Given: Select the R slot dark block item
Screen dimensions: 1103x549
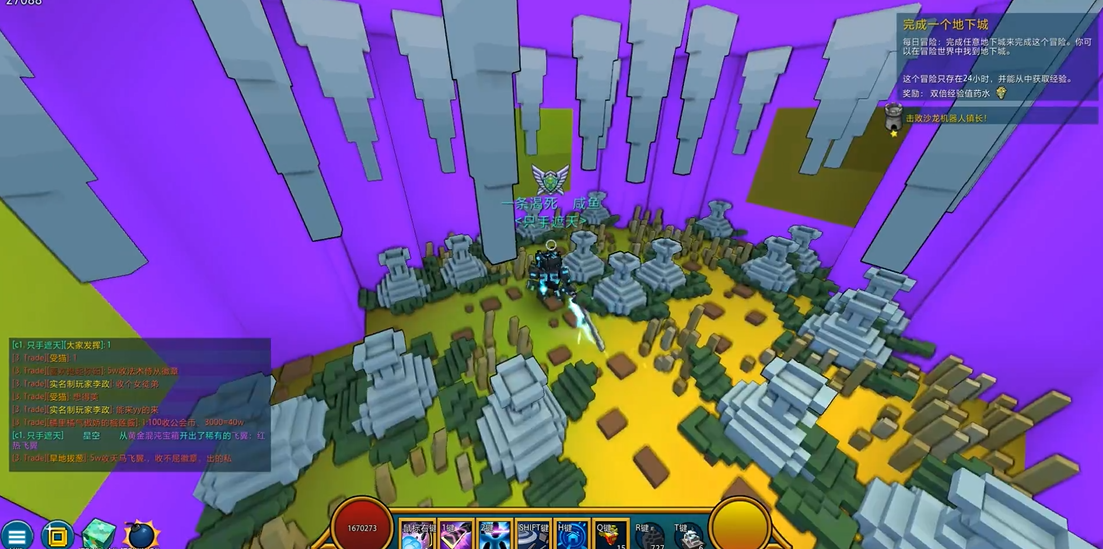Looking at the screenshot, I should click(650, 536).
